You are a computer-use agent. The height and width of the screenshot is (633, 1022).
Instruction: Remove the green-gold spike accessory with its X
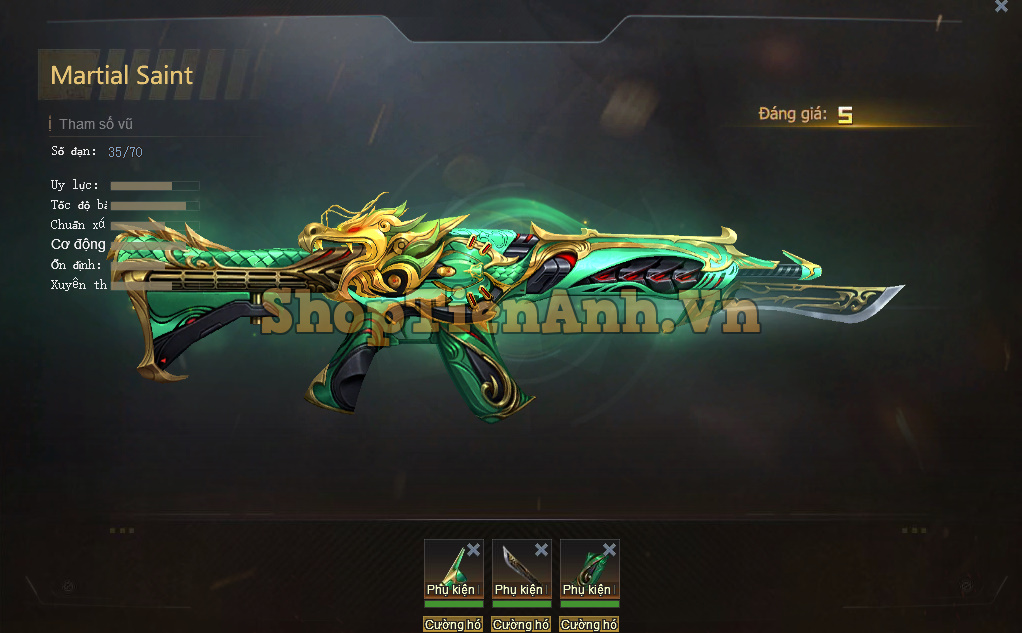click(473, 550)
